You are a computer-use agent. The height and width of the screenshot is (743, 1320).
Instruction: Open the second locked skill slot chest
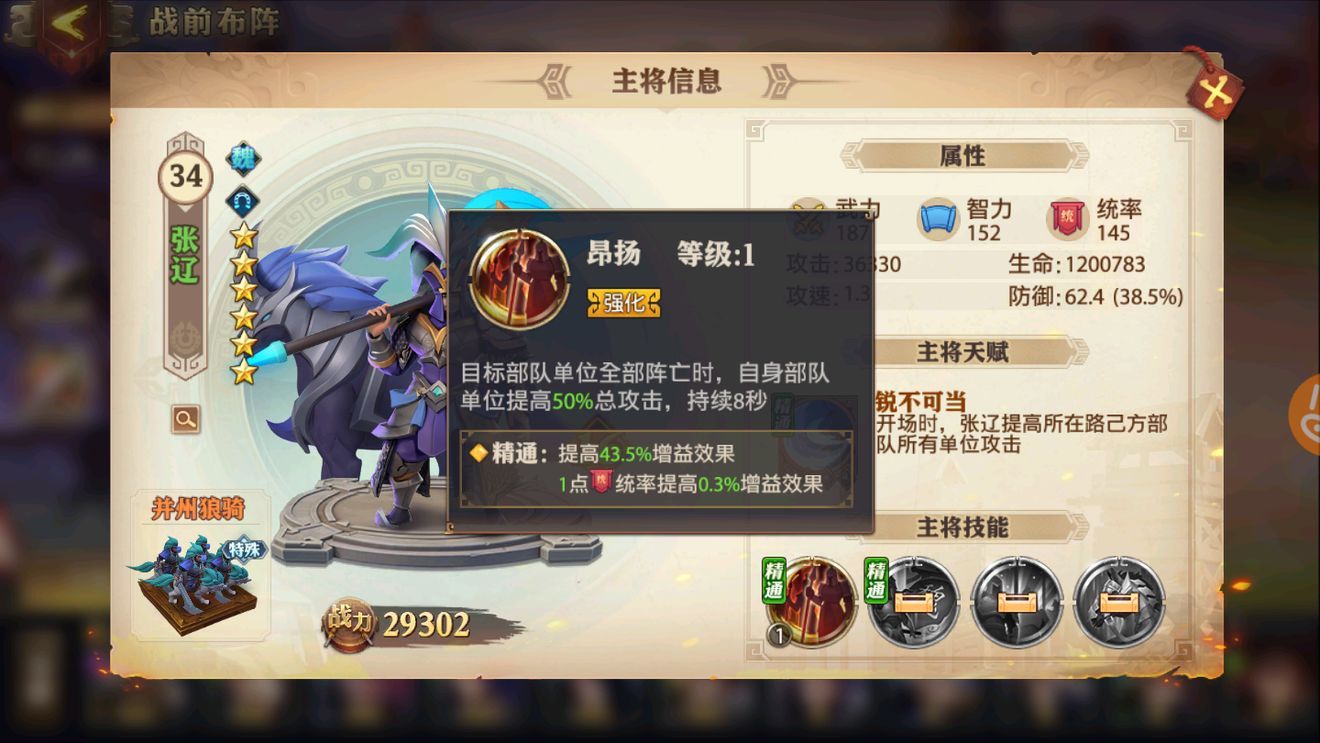[1017, 603]
